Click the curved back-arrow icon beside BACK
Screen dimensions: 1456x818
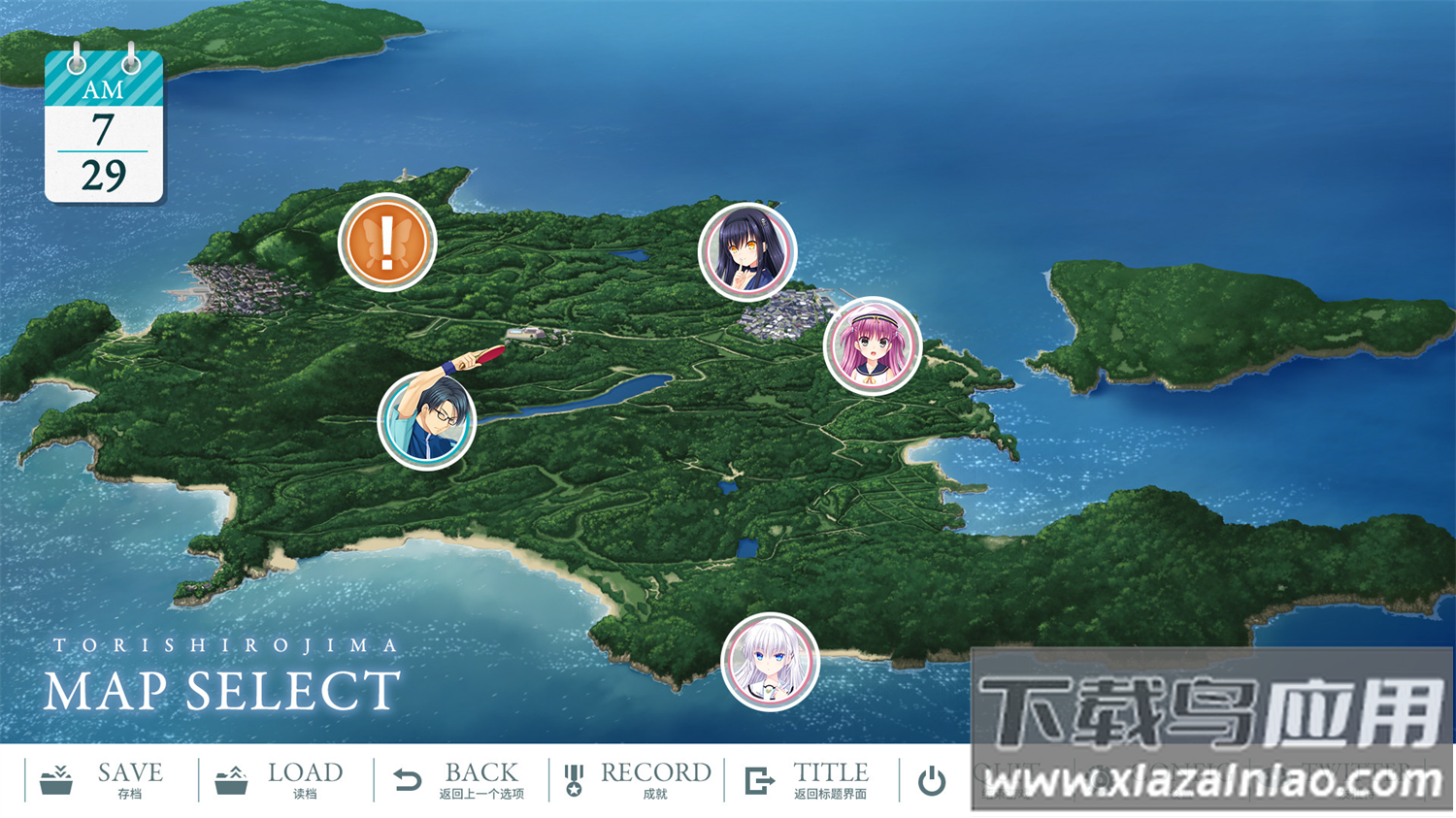[407, 776]
